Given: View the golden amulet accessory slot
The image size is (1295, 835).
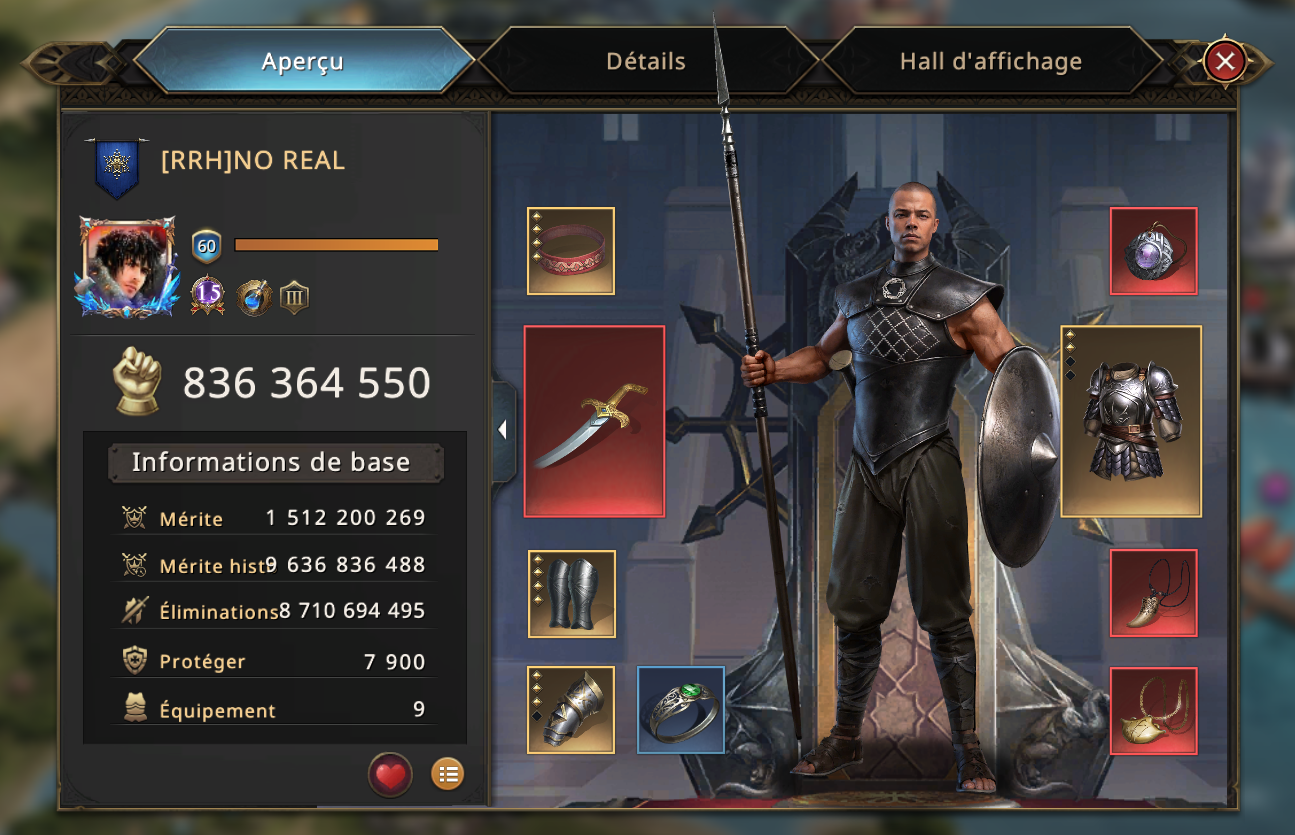Looking at the screenshot, I should (1153, 711).
